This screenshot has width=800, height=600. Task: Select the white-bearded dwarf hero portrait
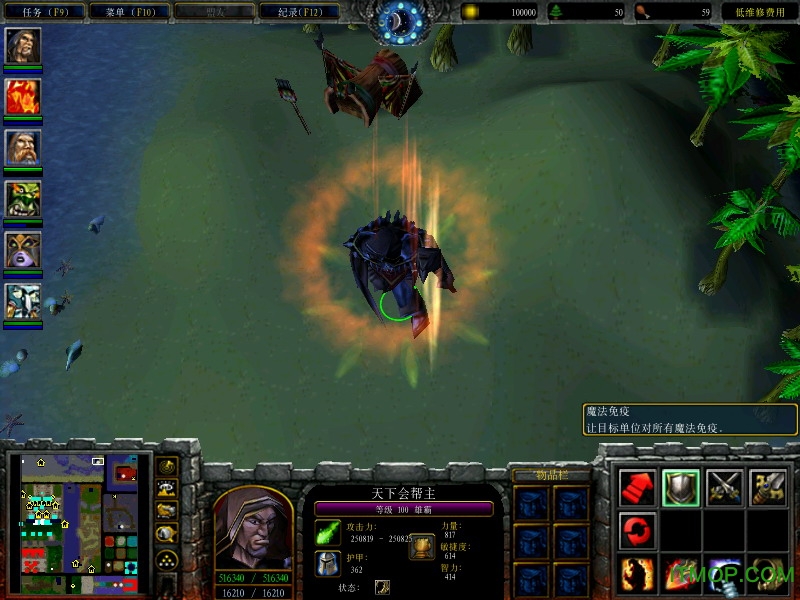pos(22,147)
